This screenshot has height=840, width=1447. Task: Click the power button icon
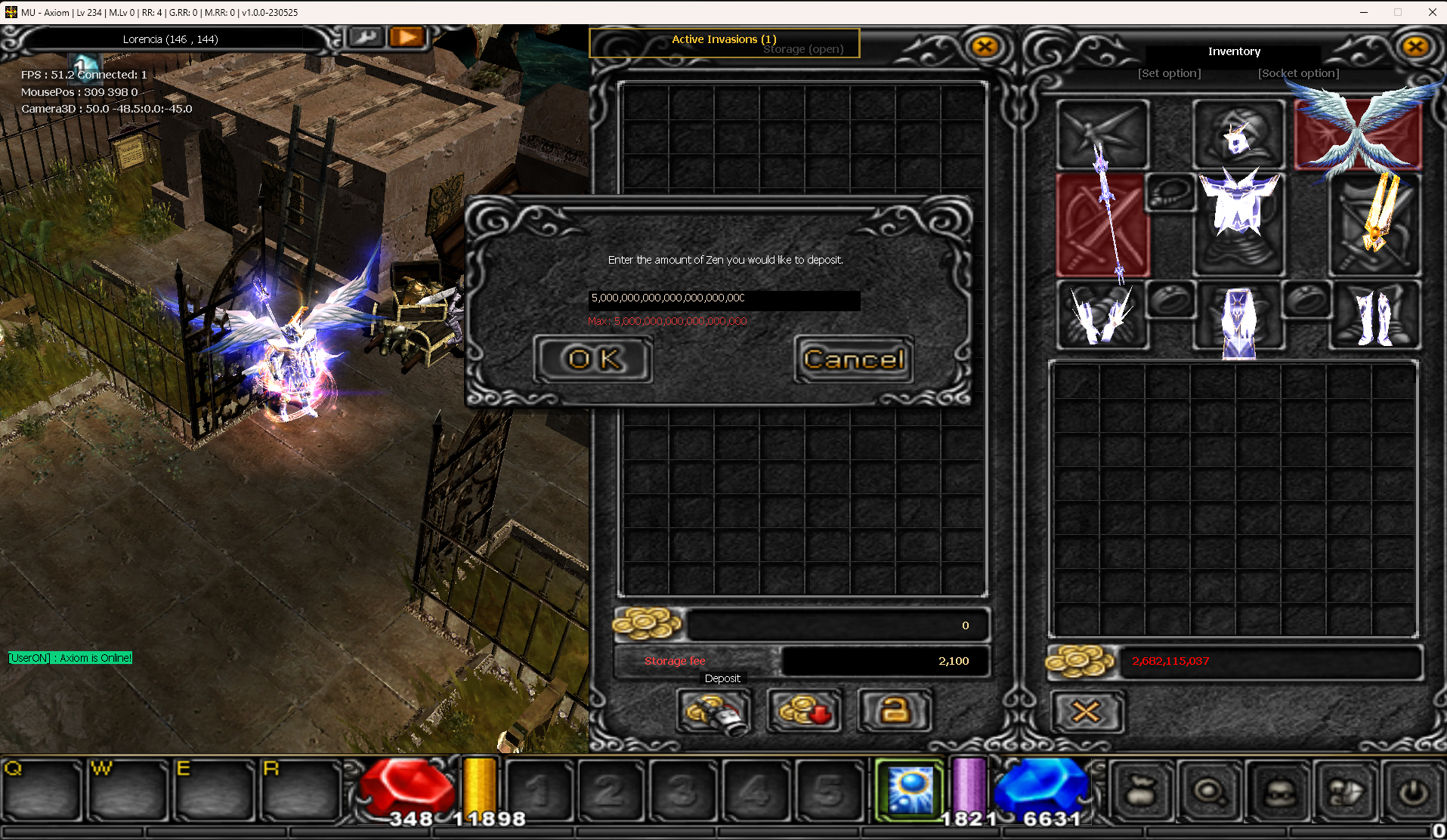[1413, 792]
